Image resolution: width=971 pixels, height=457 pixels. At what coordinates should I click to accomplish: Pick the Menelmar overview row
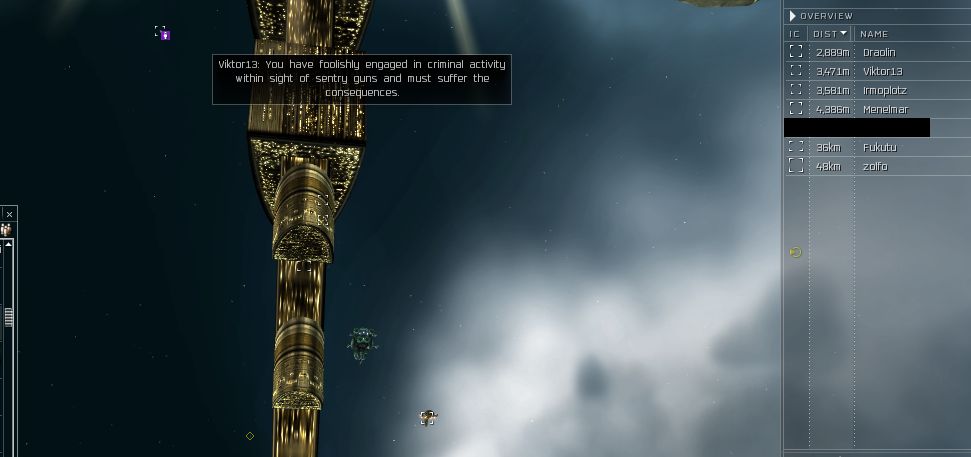click(x=885, y=109)
